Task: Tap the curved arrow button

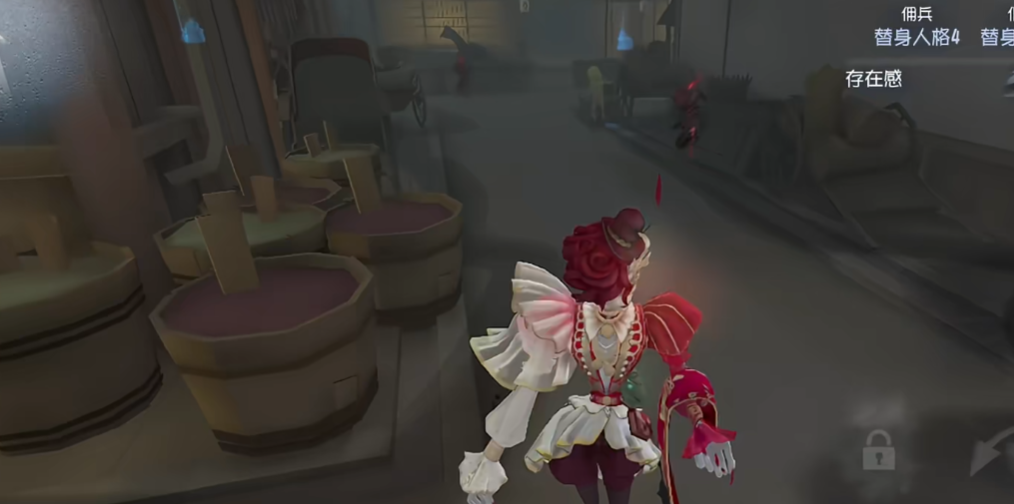Action: click(993, 454)
